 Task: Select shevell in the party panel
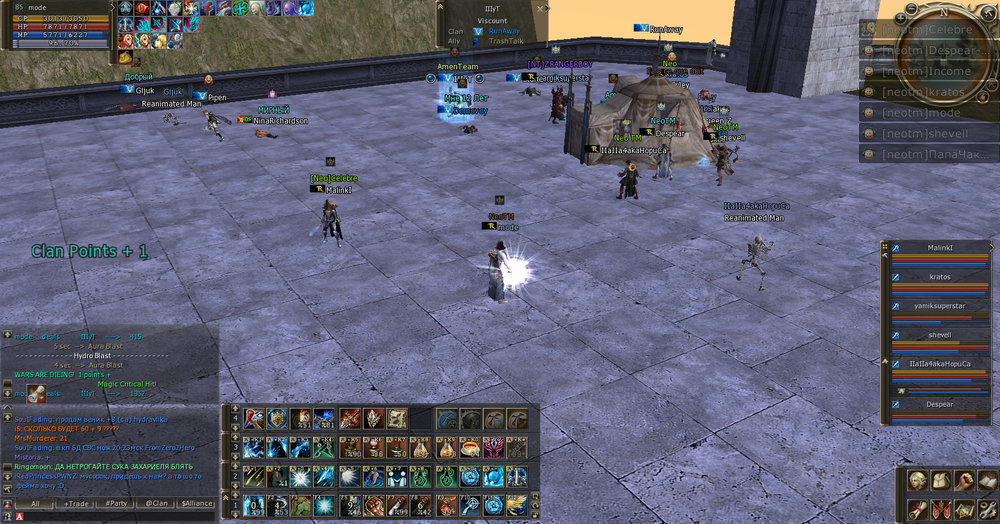(940, 335)
